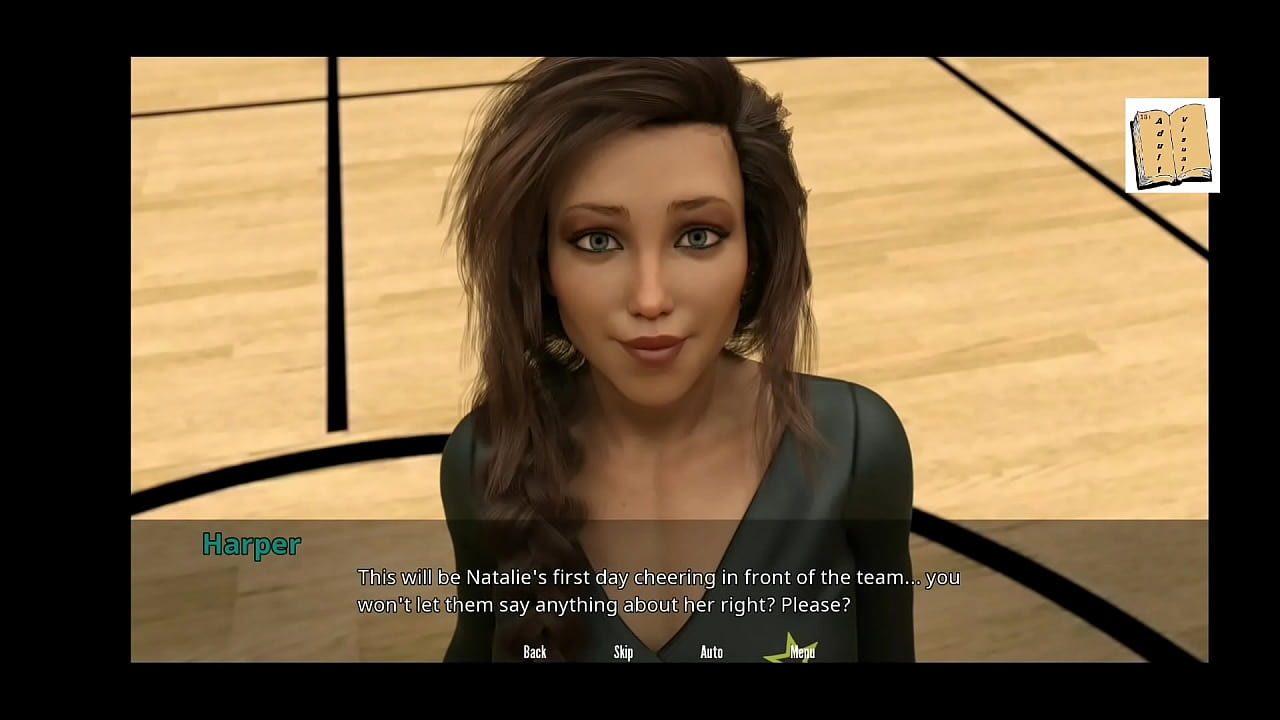Image resolution: width=1280 pixels, height=720 pixels.
Task: Click the open book logo icon
Action: point(1172,145)
